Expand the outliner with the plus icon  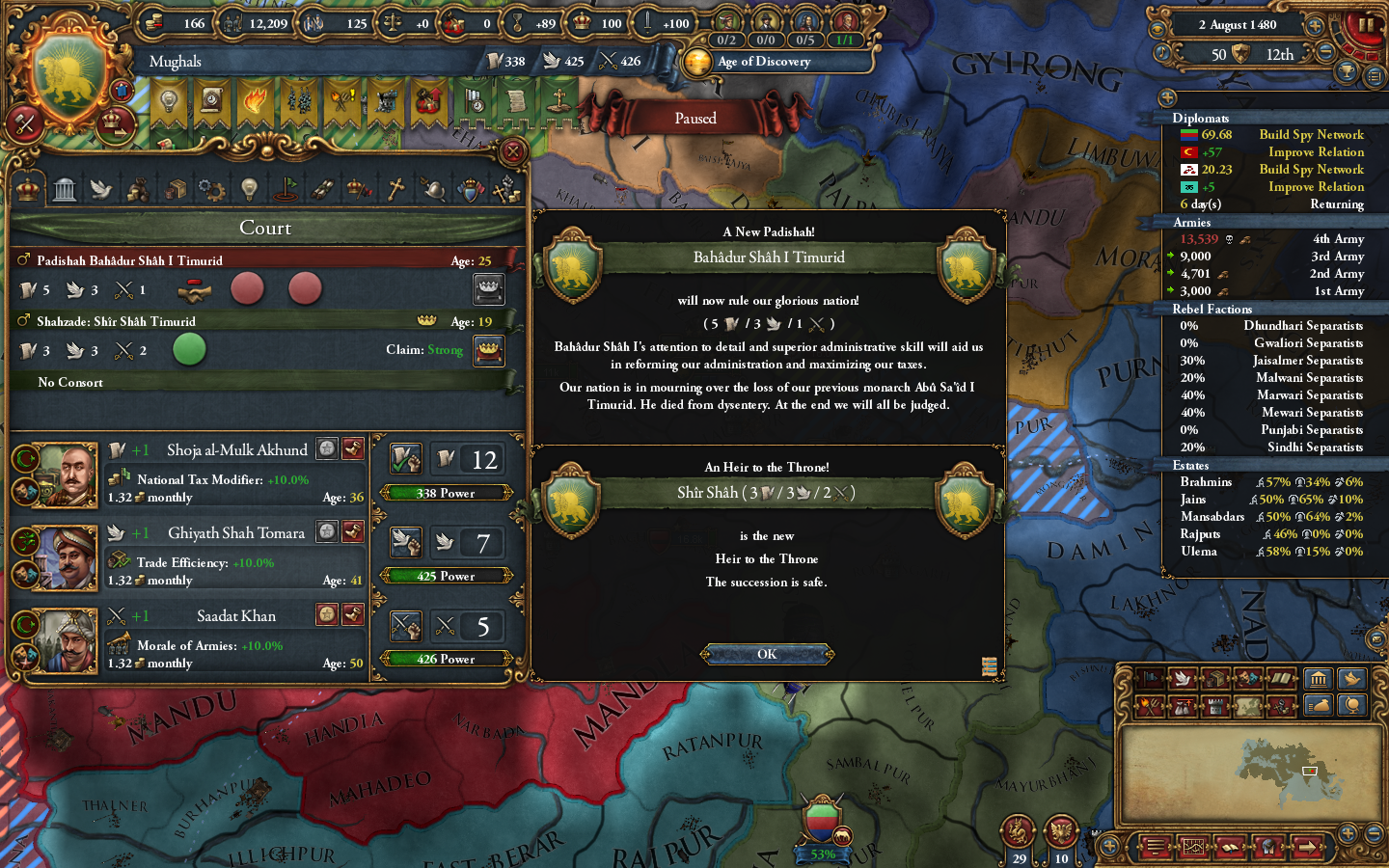[1167, 97]
